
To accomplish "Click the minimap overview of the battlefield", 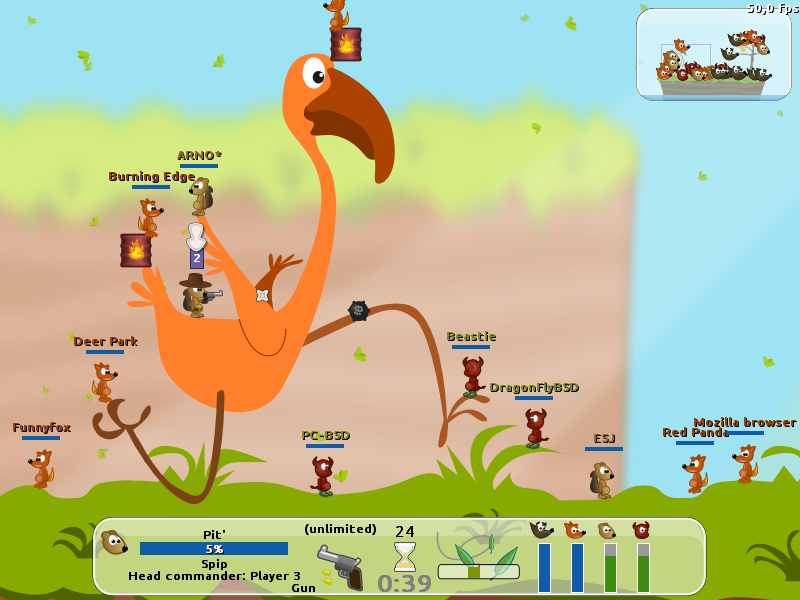I will (x=713, y=54).
